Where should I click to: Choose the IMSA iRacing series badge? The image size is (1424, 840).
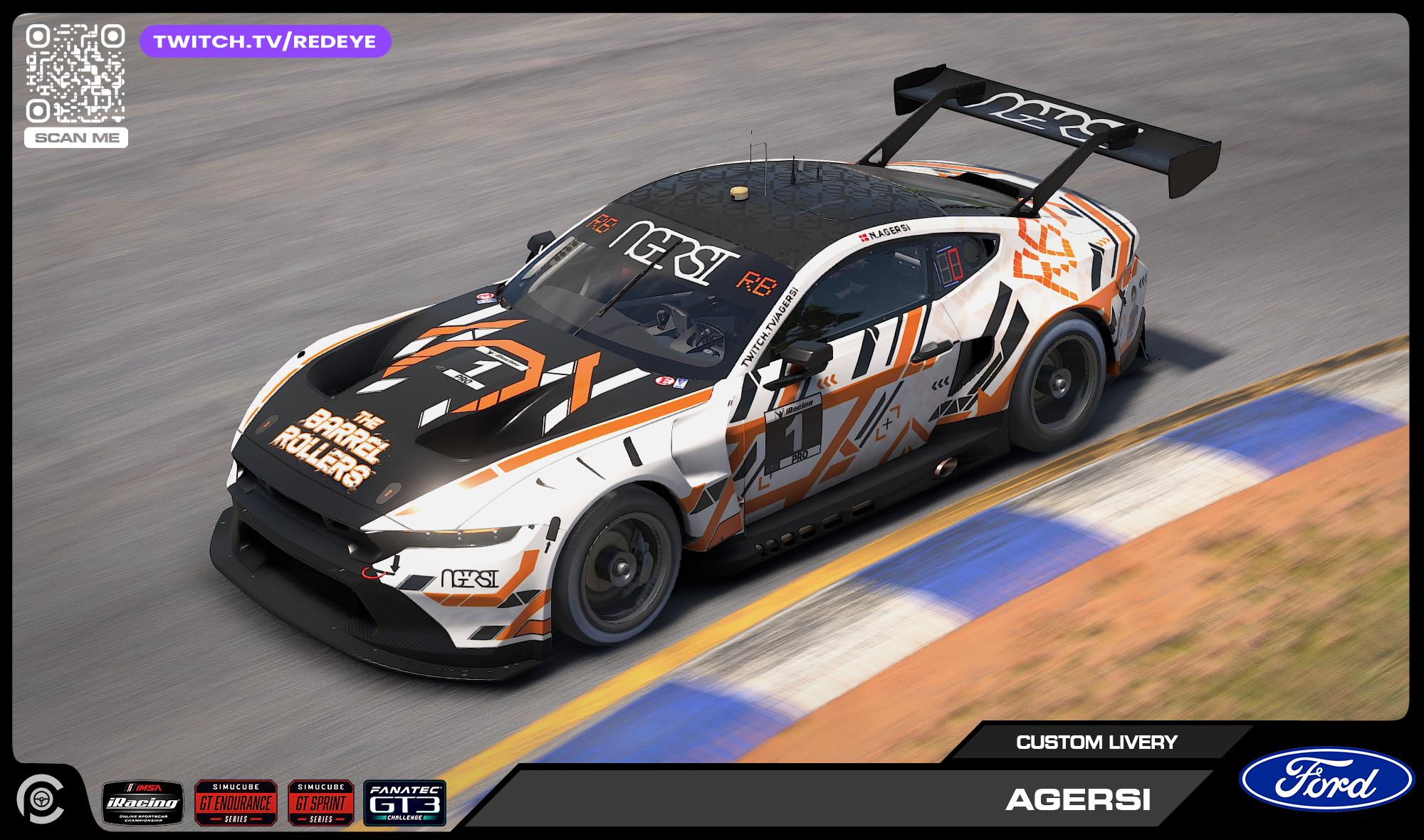[142, 803]
